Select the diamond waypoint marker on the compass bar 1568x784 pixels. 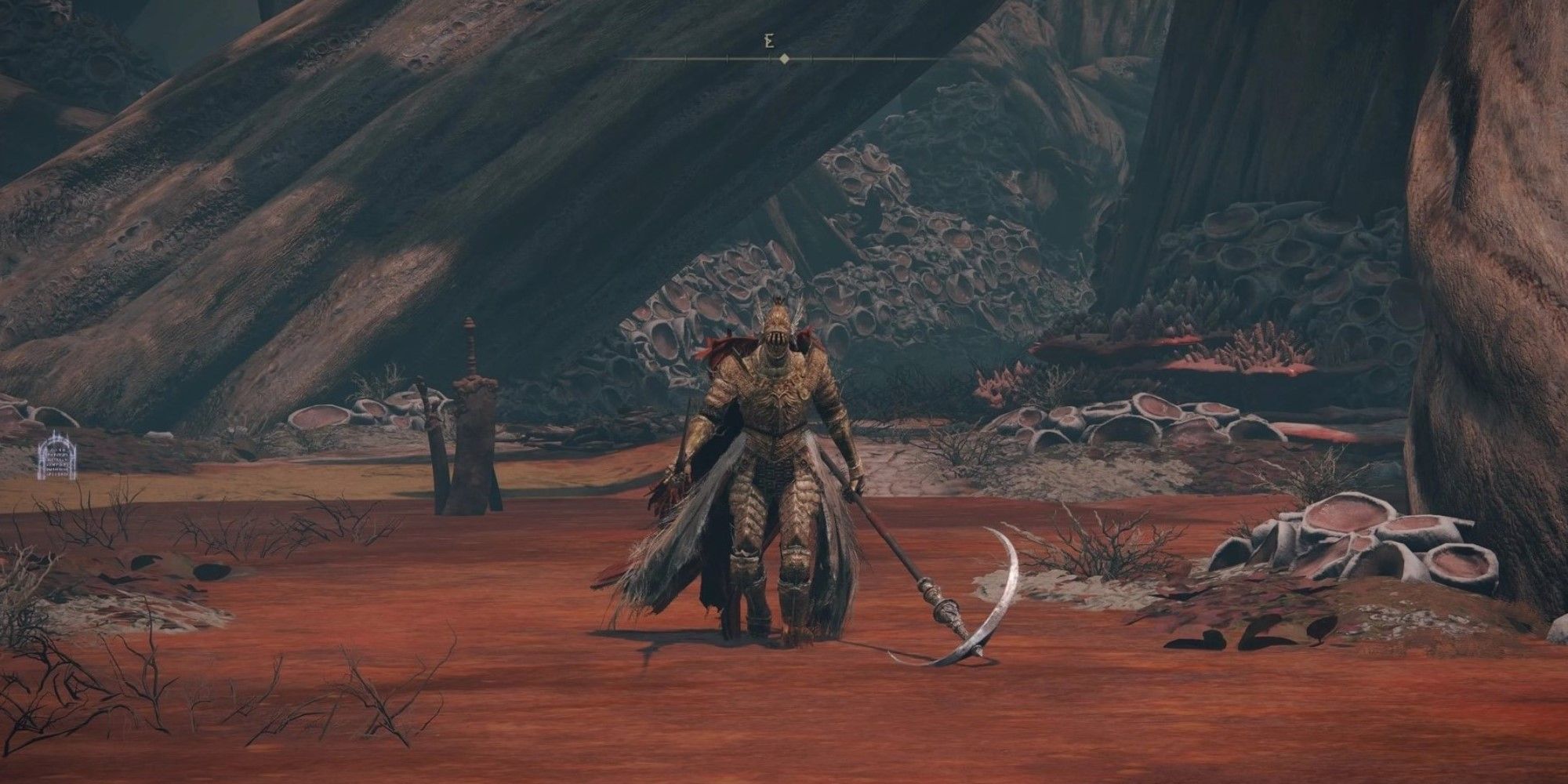click(x=784, y=58)
